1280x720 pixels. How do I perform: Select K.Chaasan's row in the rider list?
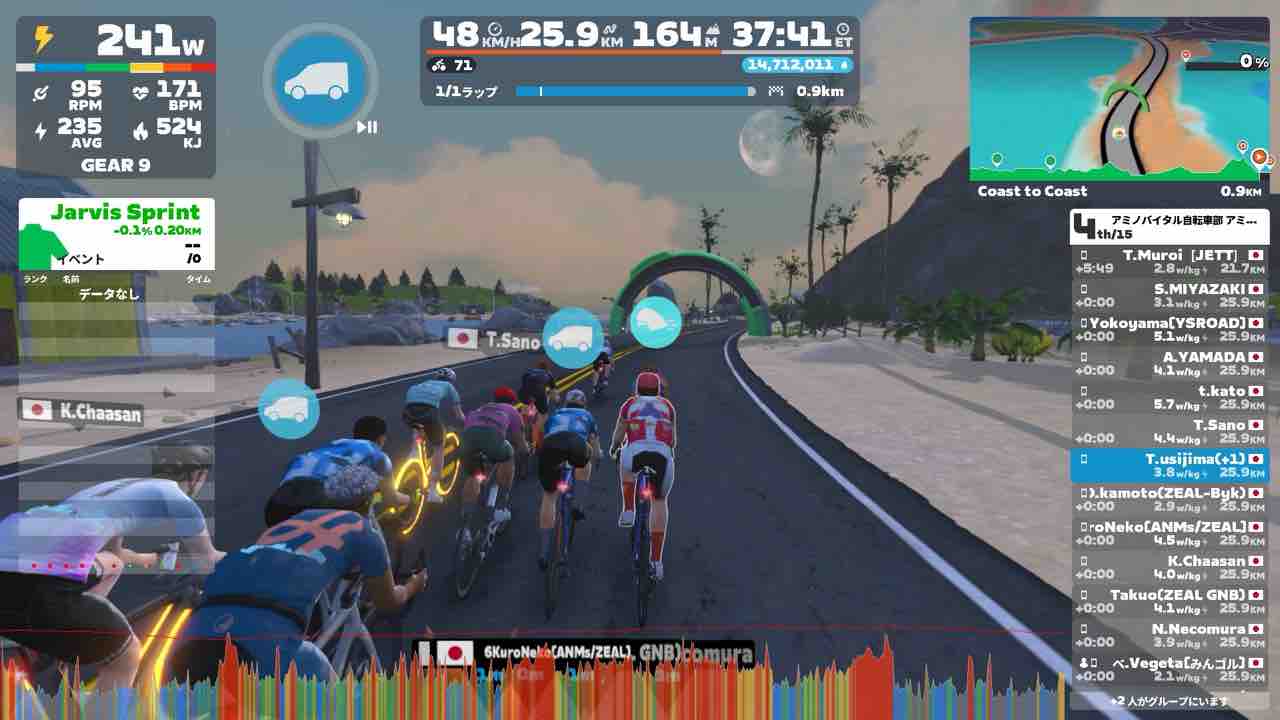point(1169,568)
